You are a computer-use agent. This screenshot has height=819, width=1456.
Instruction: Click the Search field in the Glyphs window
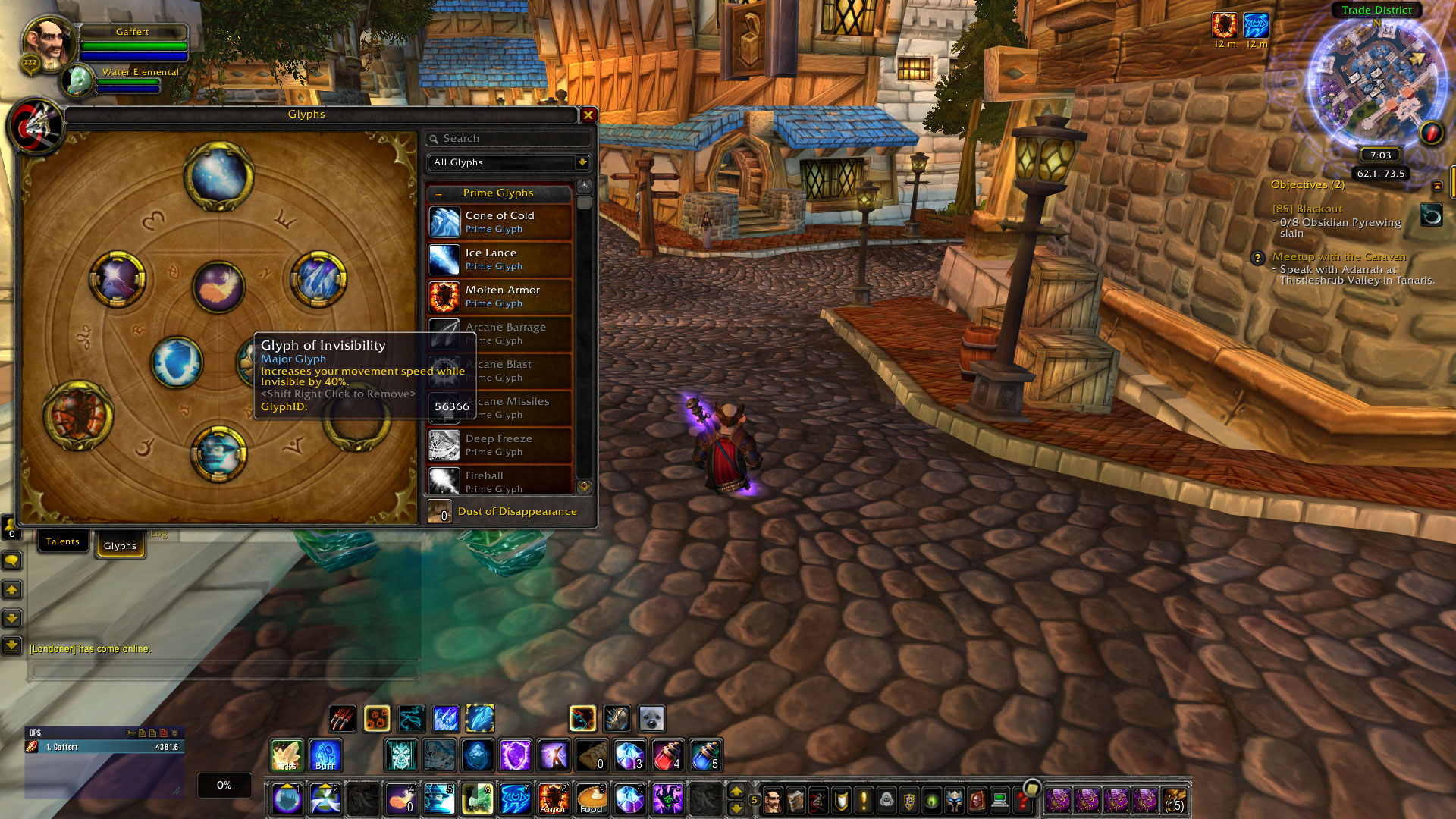[x=508, y=139]
